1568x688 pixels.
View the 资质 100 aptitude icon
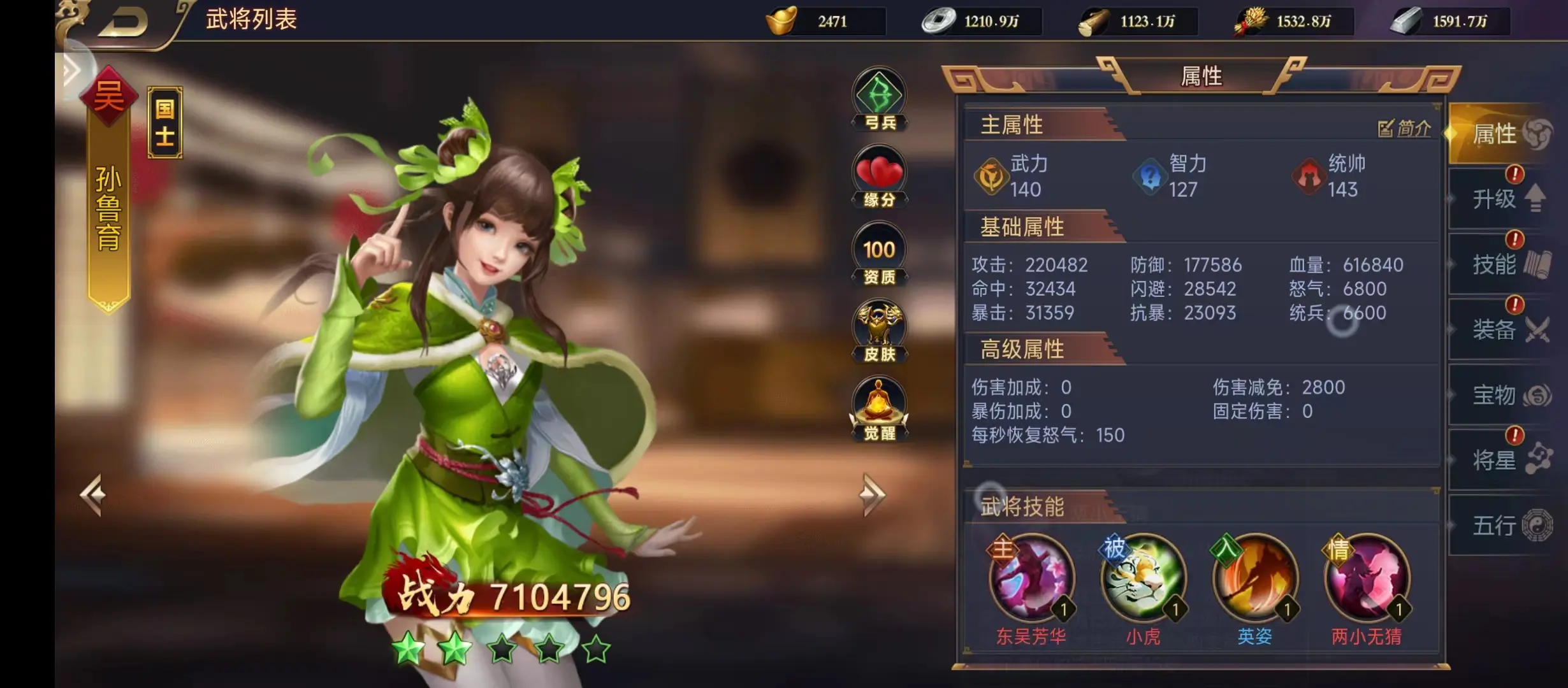(878, 250)
